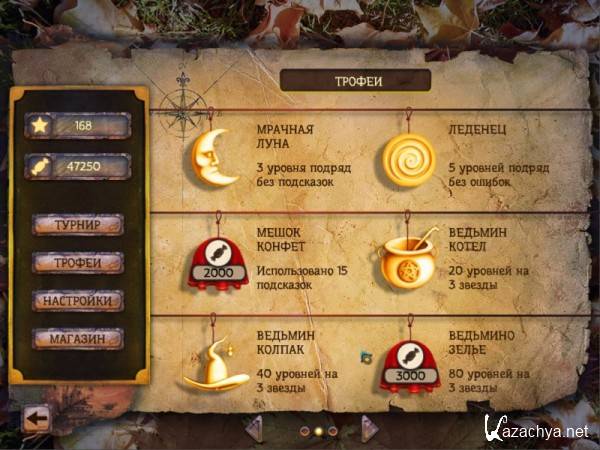Select the Леденец lollipop trophy

click(409, 158)
